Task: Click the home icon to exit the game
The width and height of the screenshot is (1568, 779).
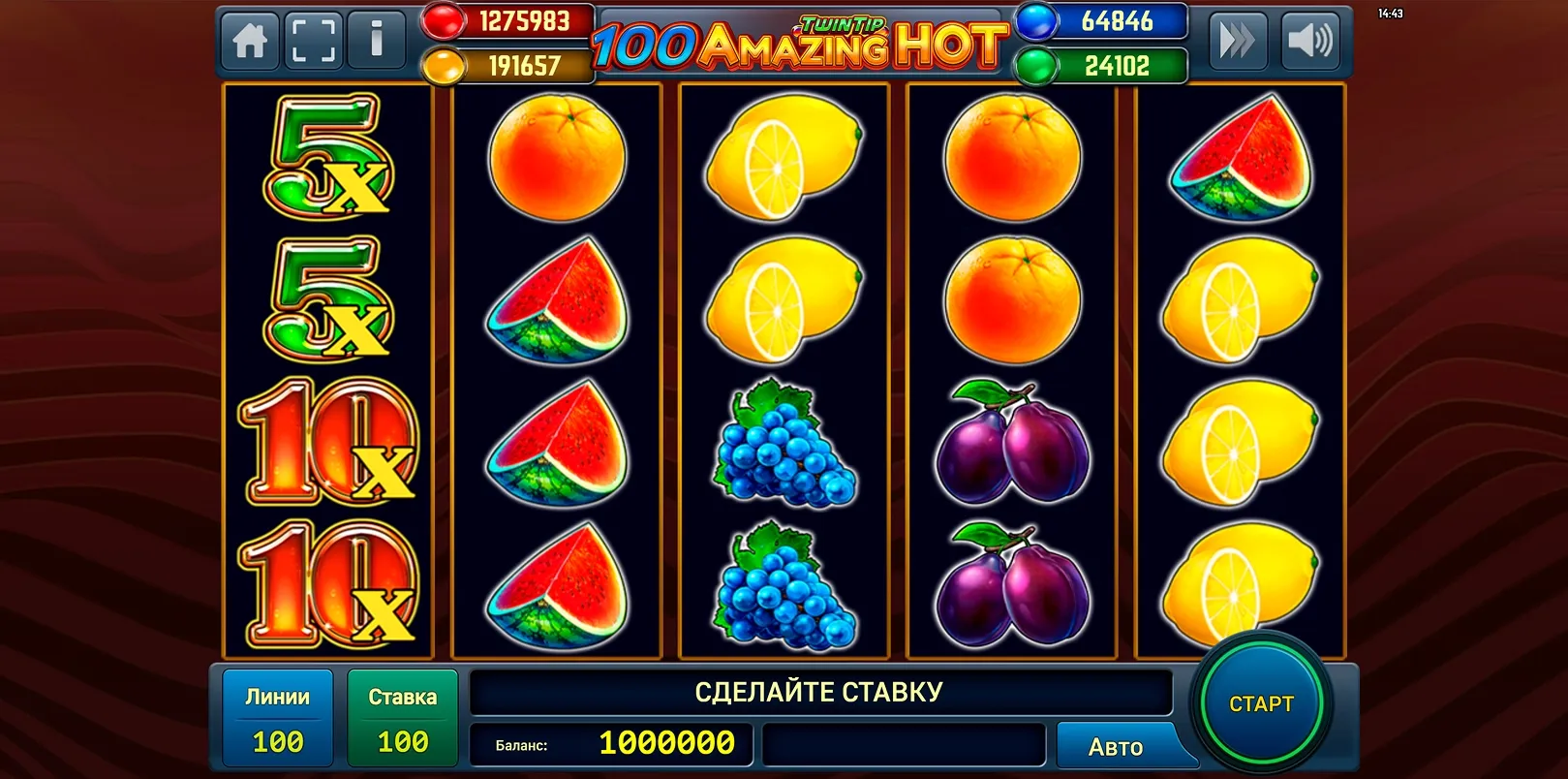Action: click(250, 40)
